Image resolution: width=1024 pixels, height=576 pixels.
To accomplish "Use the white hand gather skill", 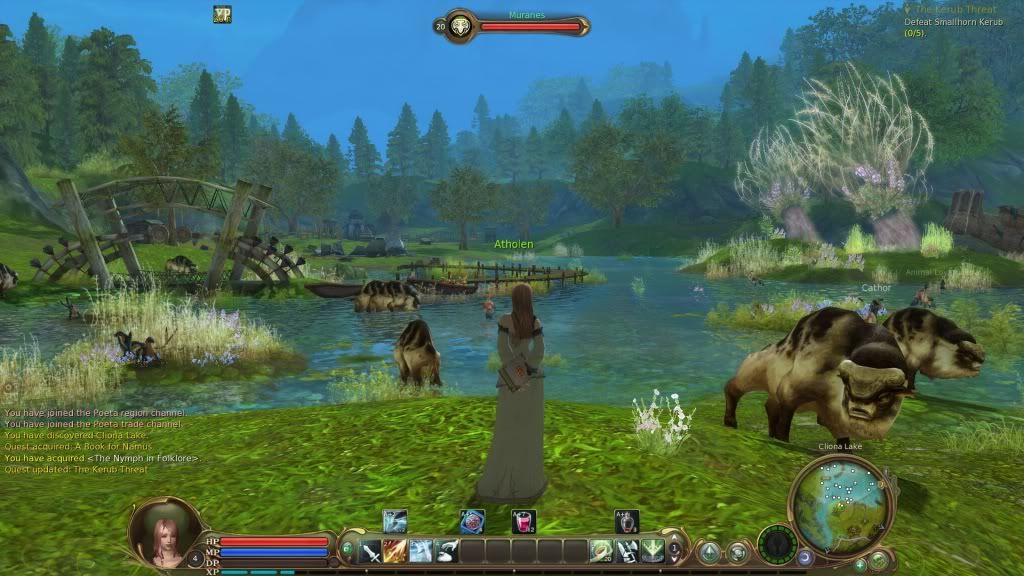I will click(447, 551).
